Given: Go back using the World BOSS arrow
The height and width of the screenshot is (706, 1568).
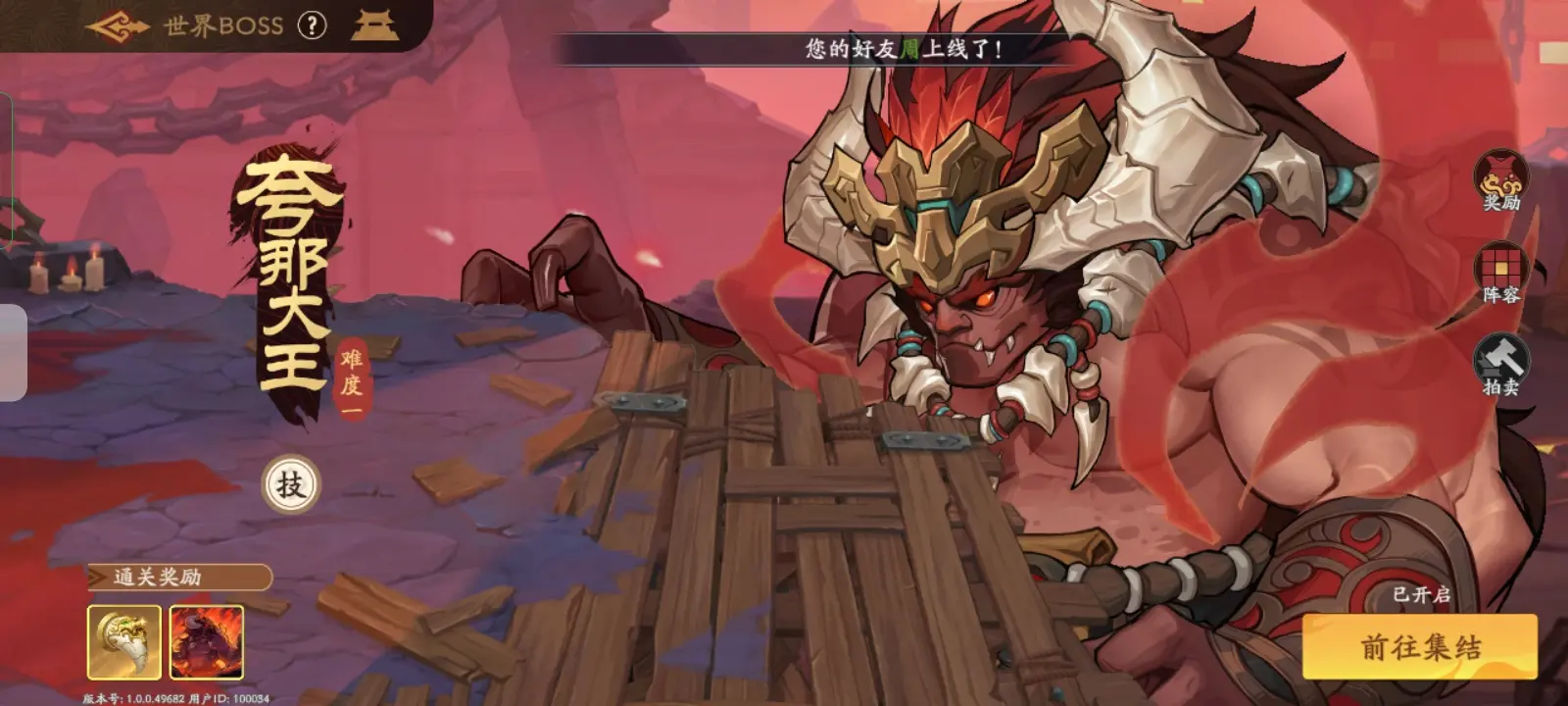Looking at the screenshot, I should pyautogui.click(x=117, y=26).
